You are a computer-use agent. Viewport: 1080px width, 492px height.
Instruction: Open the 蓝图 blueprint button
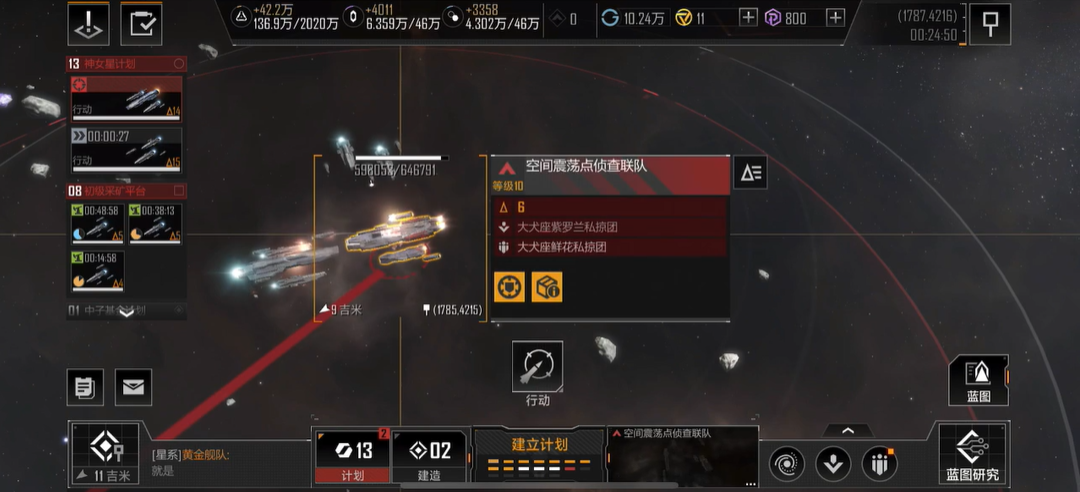coord(977,380)
